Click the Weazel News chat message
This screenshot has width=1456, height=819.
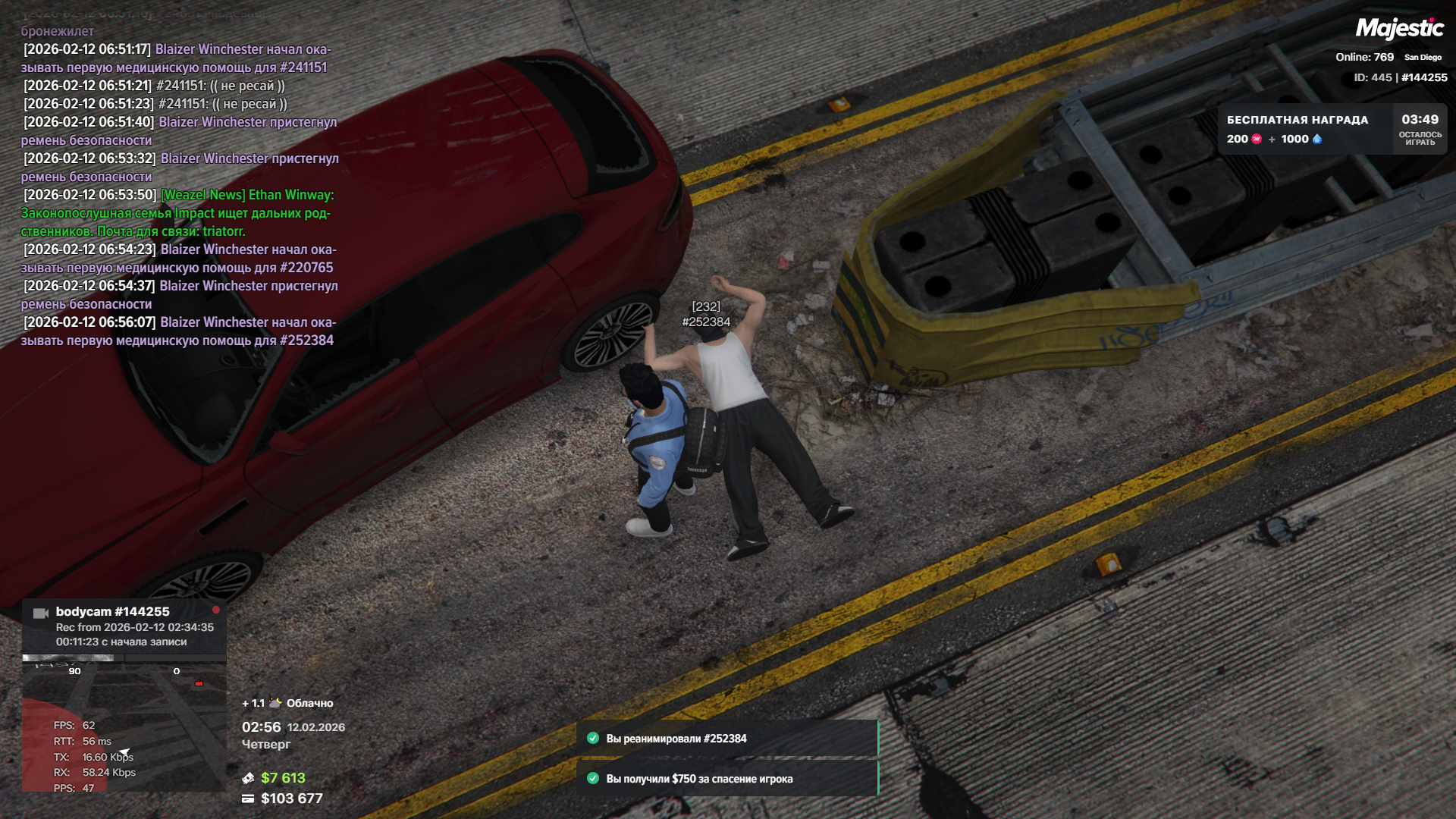coord(177,213)
